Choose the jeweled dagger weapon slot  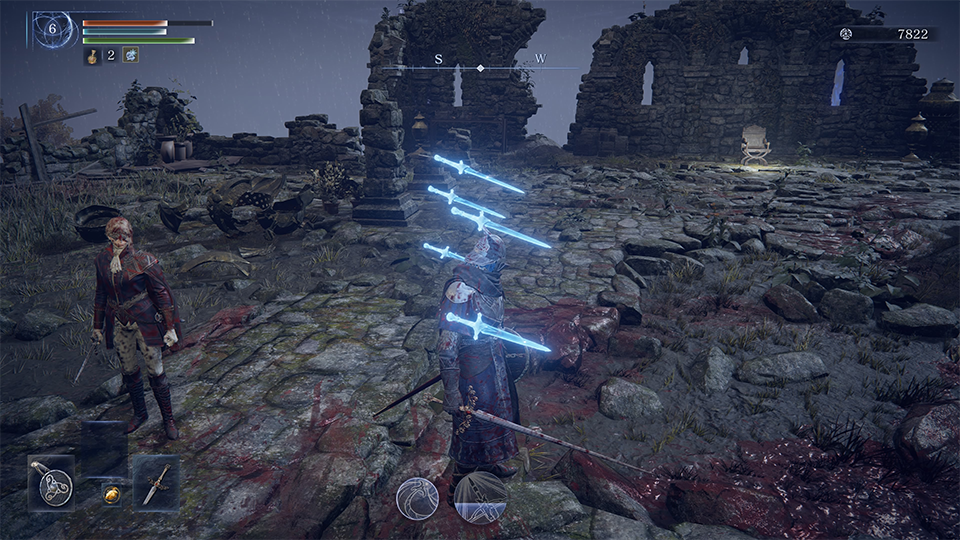(x=156, y=483)
